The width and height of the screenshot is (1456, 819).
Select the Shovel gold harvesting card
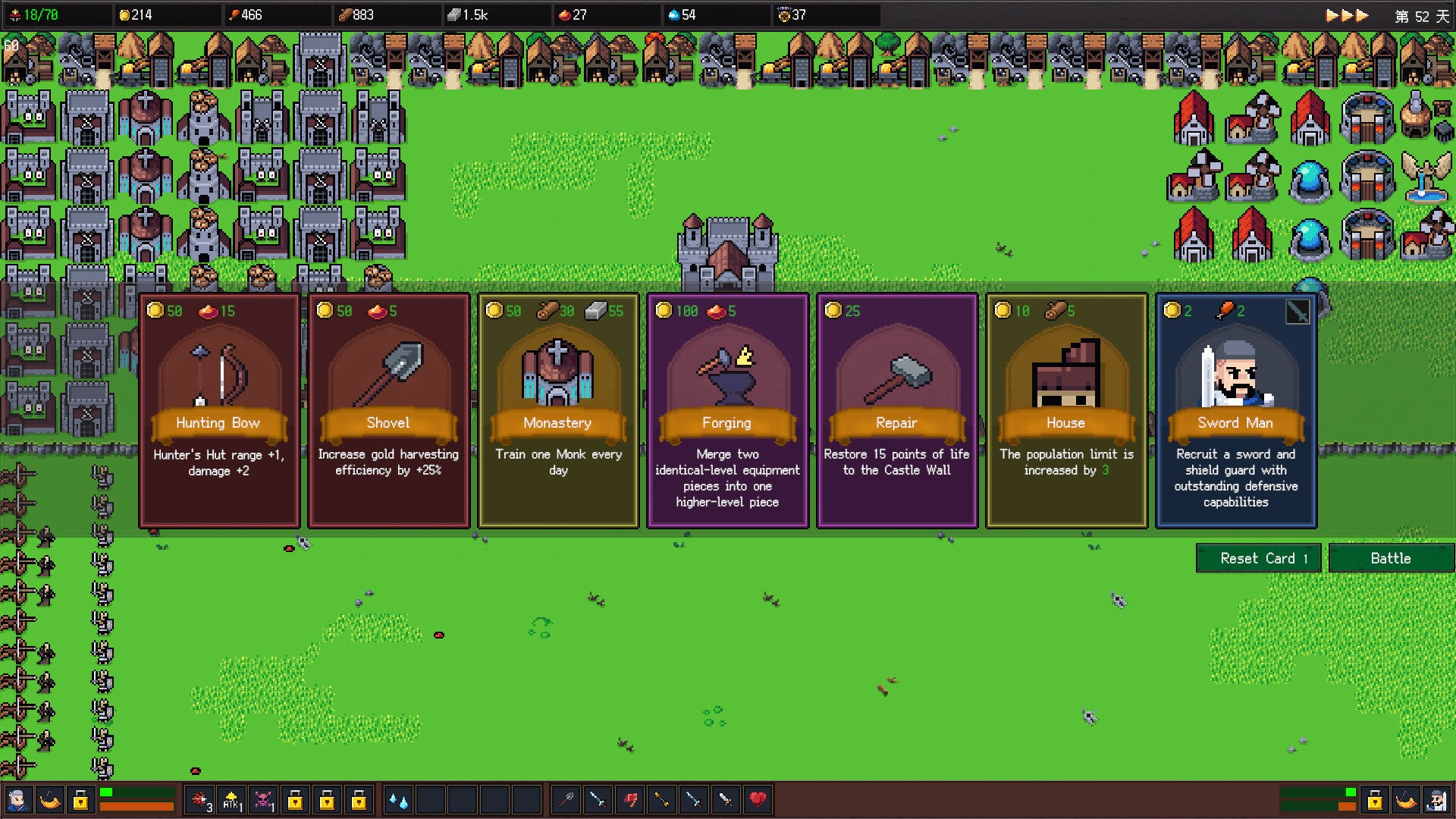[x=388, y=410]
